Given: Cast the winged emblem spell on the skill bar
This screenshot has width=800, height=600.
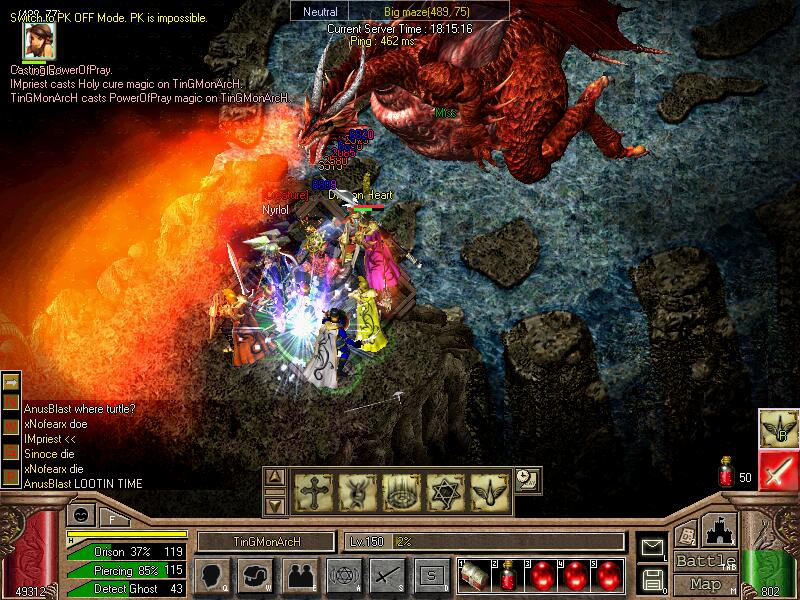Looking at the screenshot, I should click(x=488, y=492).
